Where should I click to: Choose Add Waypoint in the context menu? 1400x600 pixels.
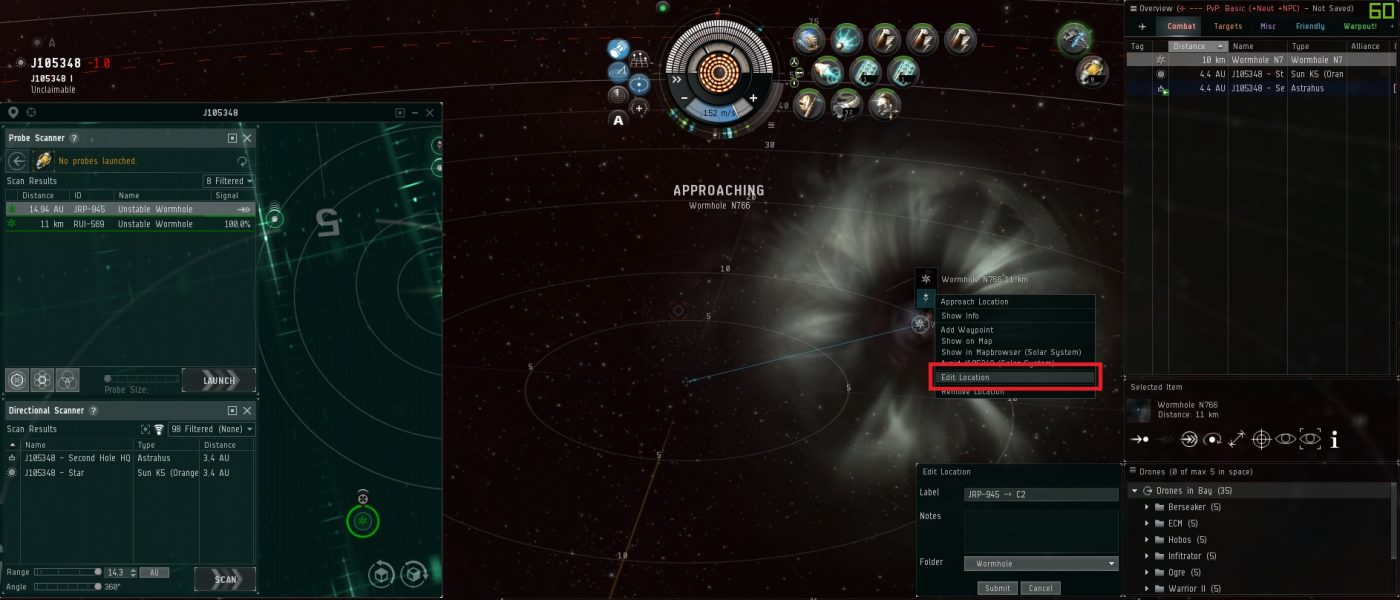(x=967, y=330)
